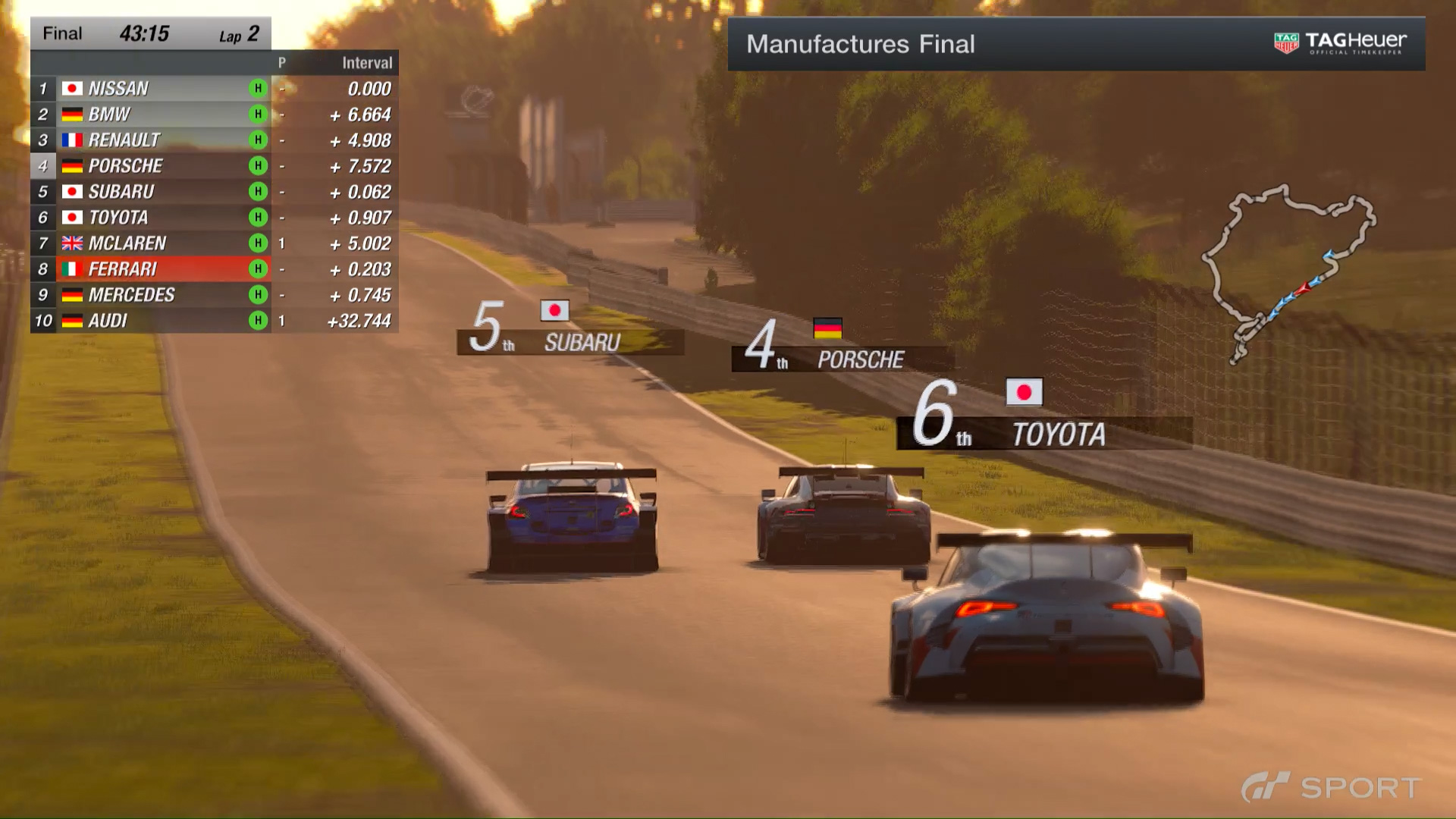Select the Nissan row in the leaderboard
The height and width of the screenshot is (819, 1456).
[212, 89]
